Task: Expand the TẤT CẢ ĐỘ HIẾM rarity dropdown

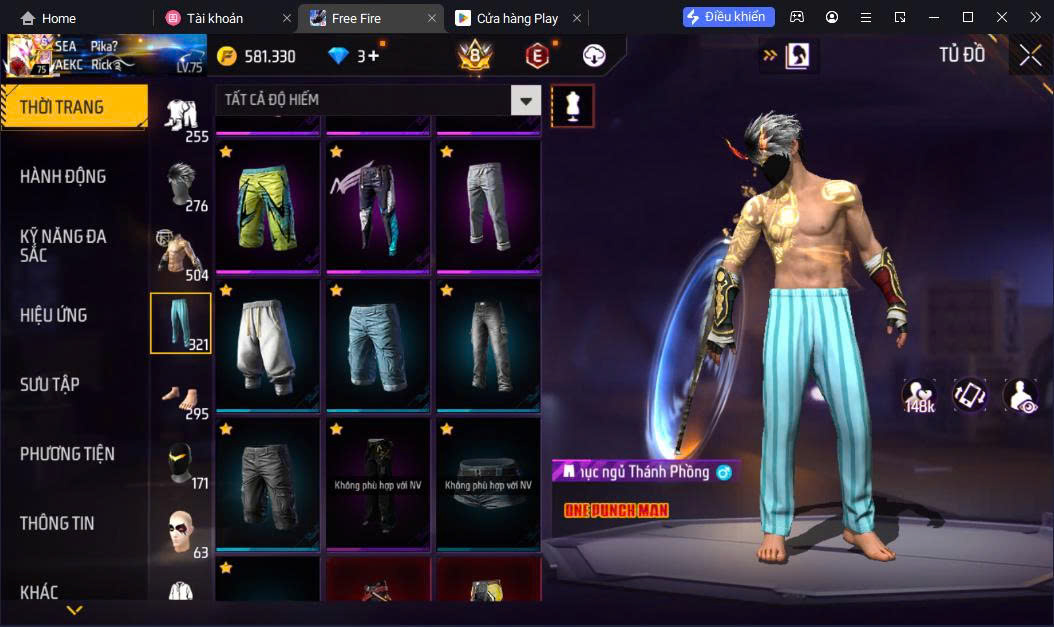Action: click(526, 100)
